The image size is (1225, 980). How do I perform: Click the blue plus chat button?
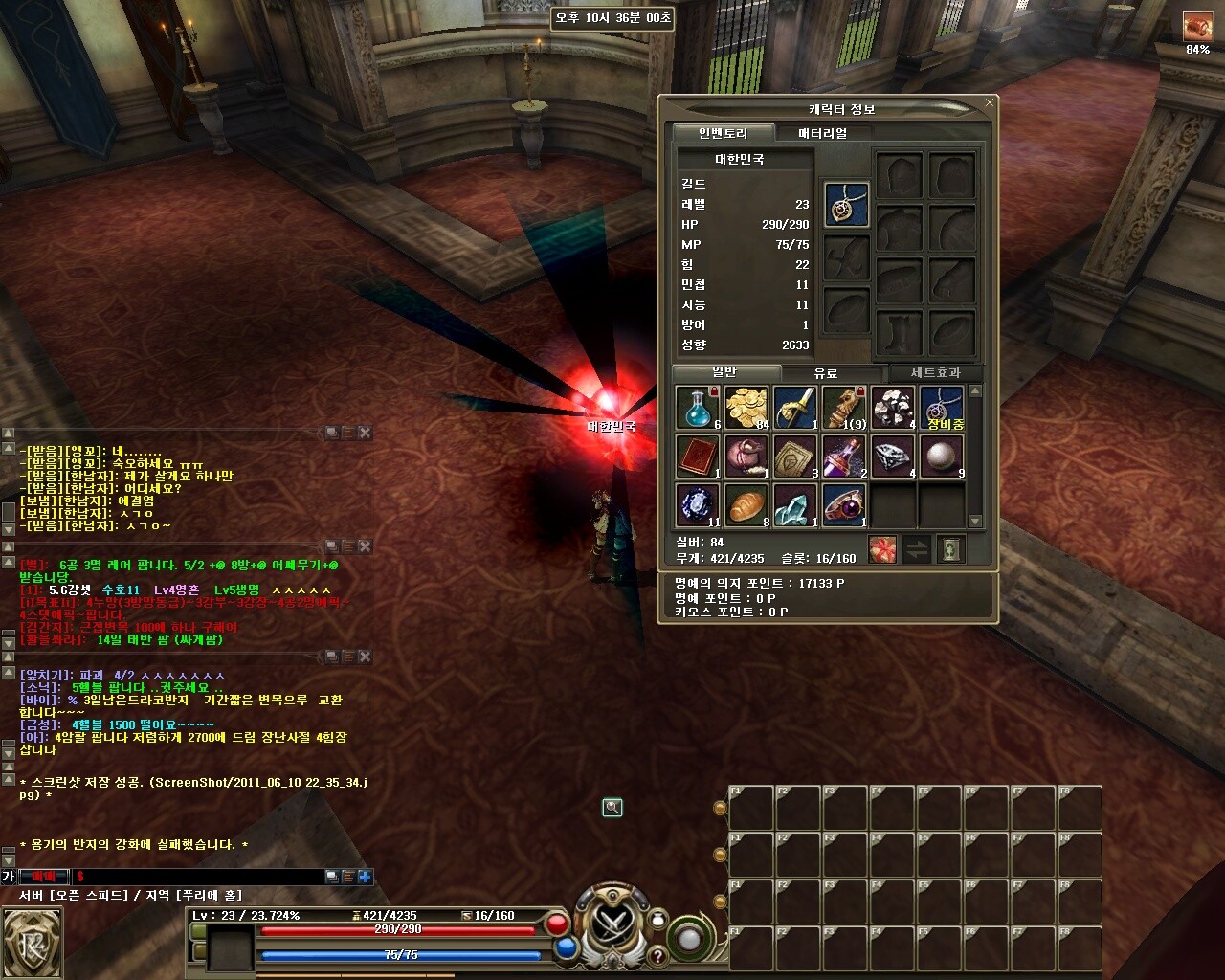point(365,877)
